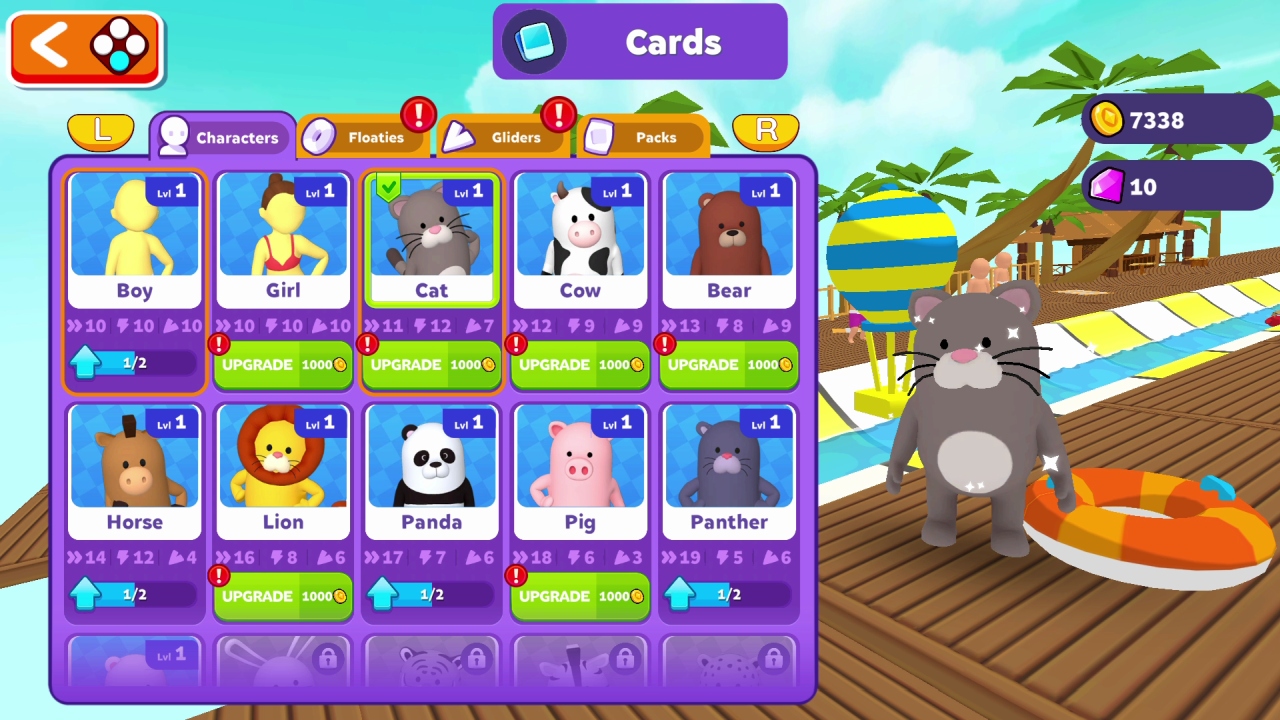Click the blue upgrade arrow on Boy's card
Viewport: 1280px width, 720px height.
click(87, 363)
